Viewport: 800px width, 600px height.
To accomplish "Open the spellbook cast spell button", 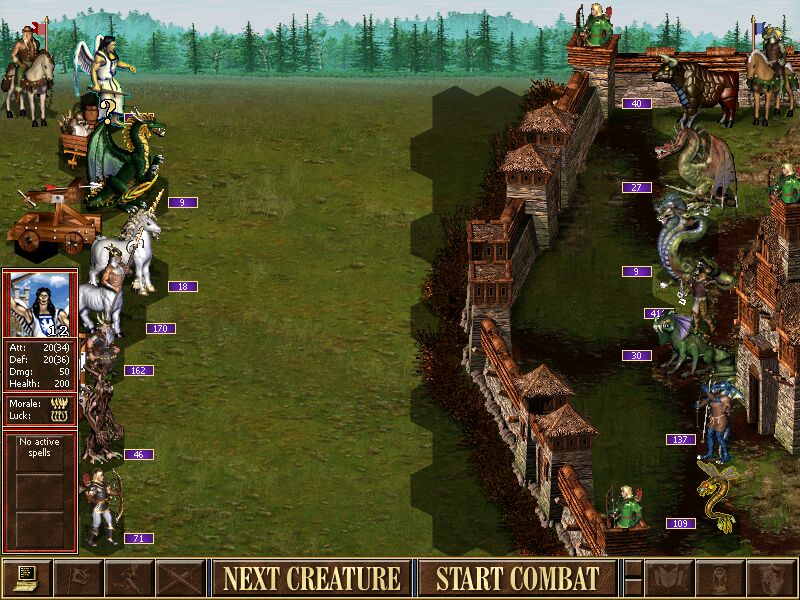I will tap(669, 577).
